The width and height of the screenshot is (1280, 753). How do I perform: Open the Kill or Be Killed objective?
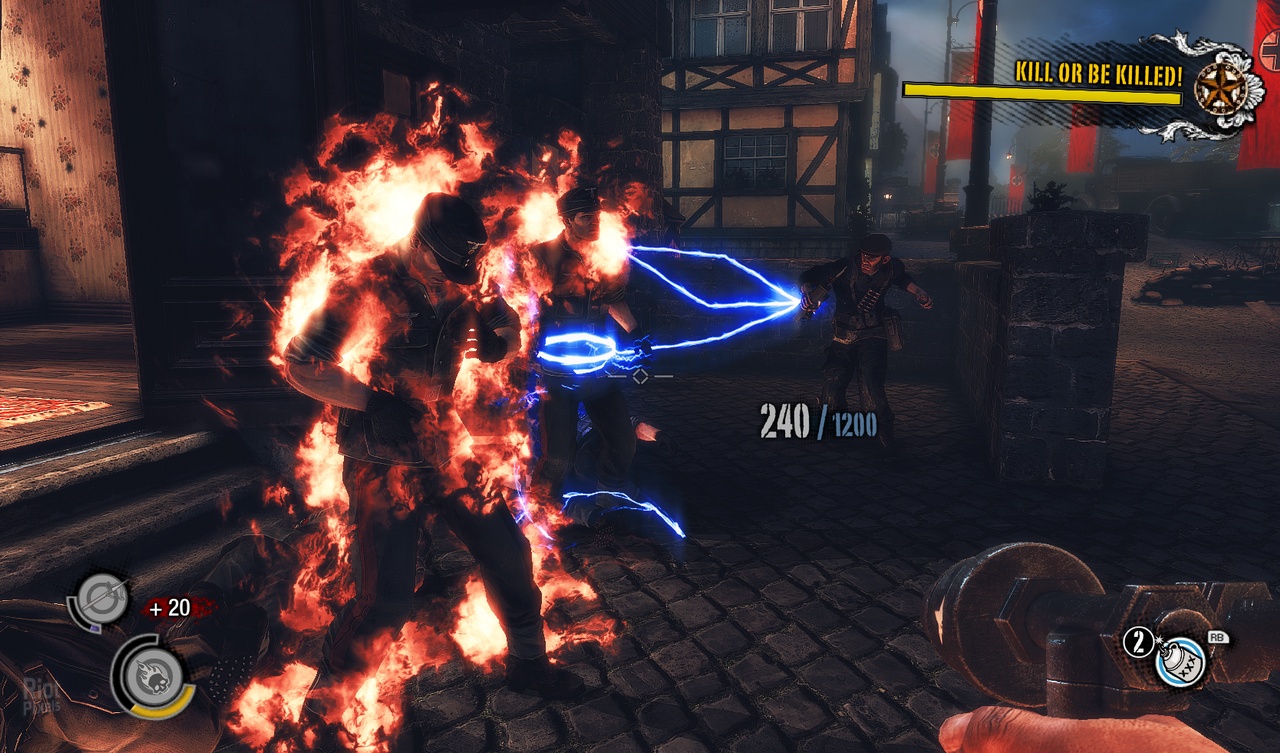(1098, 73)
